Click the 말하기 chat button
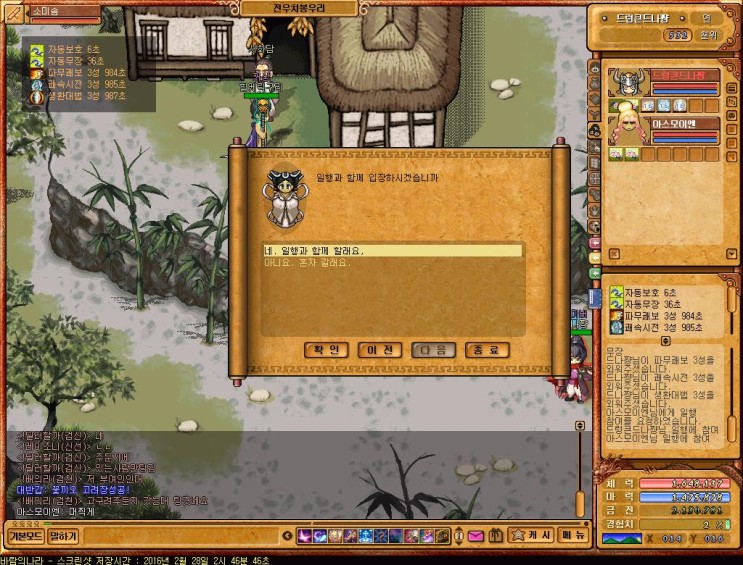Image resolution: width=743 pixels, height=565 pixels. click(x=63, y=536)
